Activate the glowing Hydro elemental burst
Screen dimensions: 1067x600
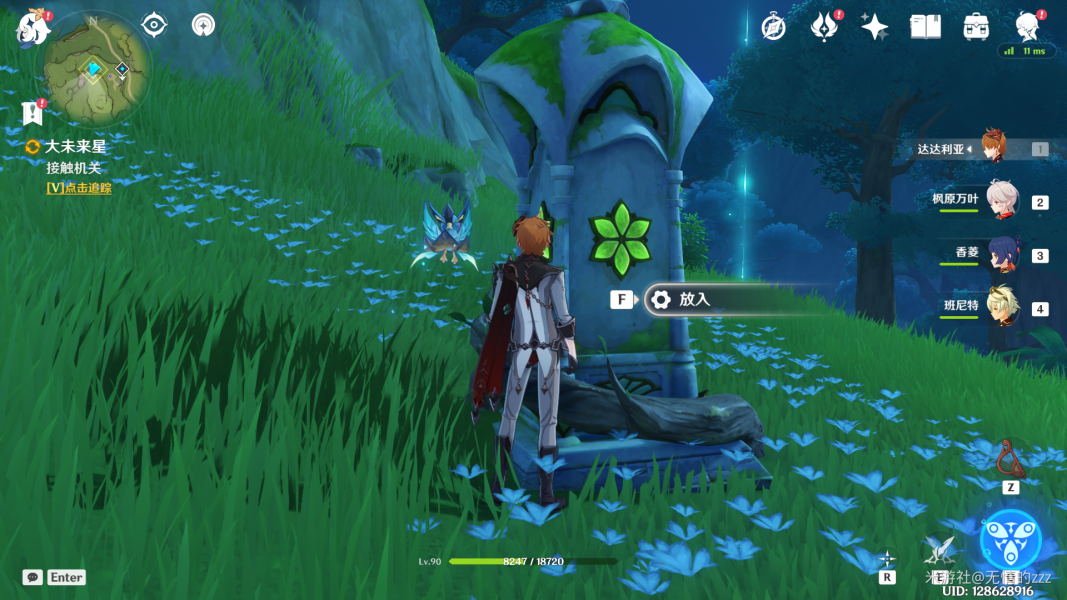click(x=1010, y=539)
